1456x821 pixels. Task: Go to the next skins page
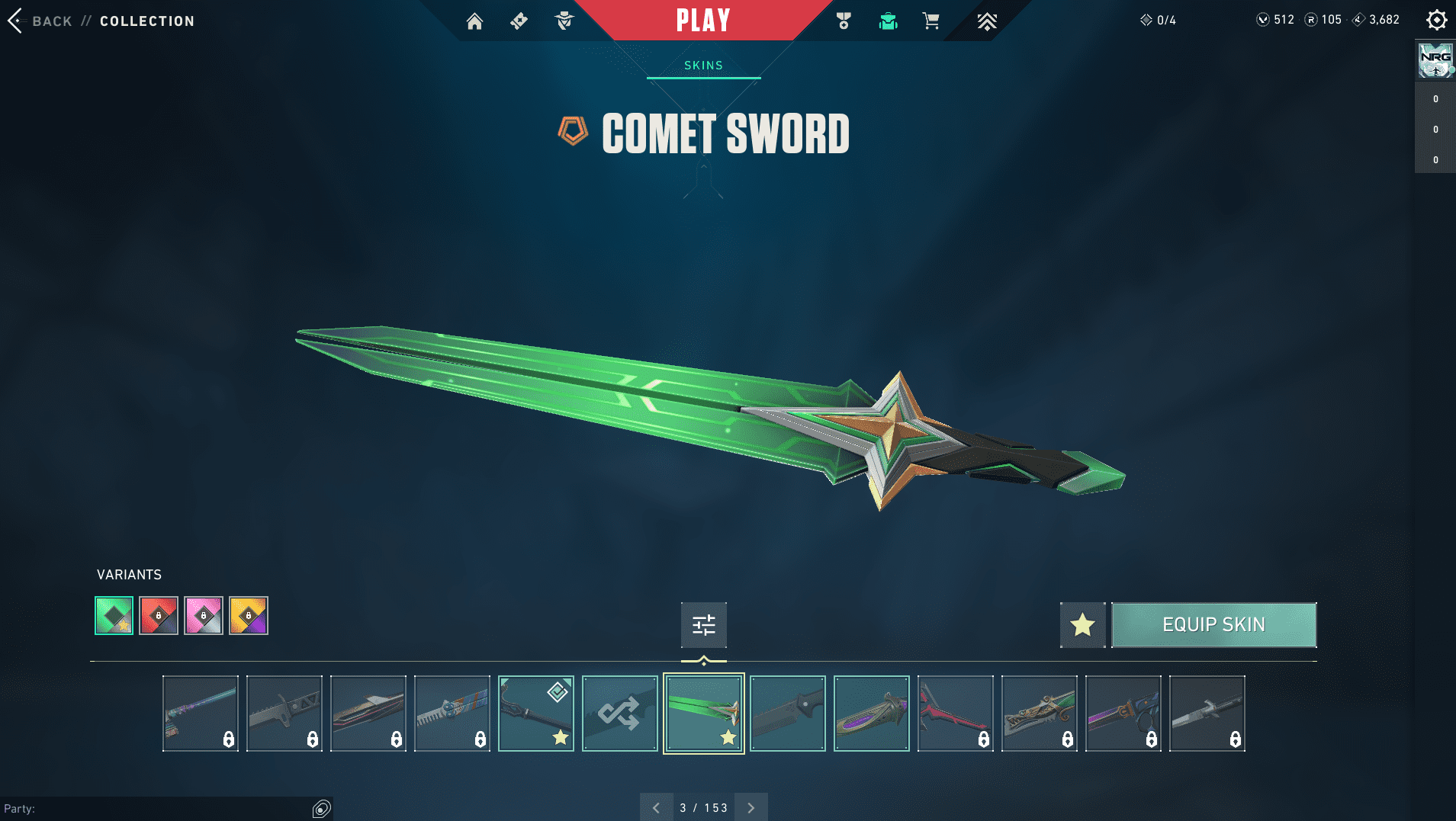[x=751, y=807]
